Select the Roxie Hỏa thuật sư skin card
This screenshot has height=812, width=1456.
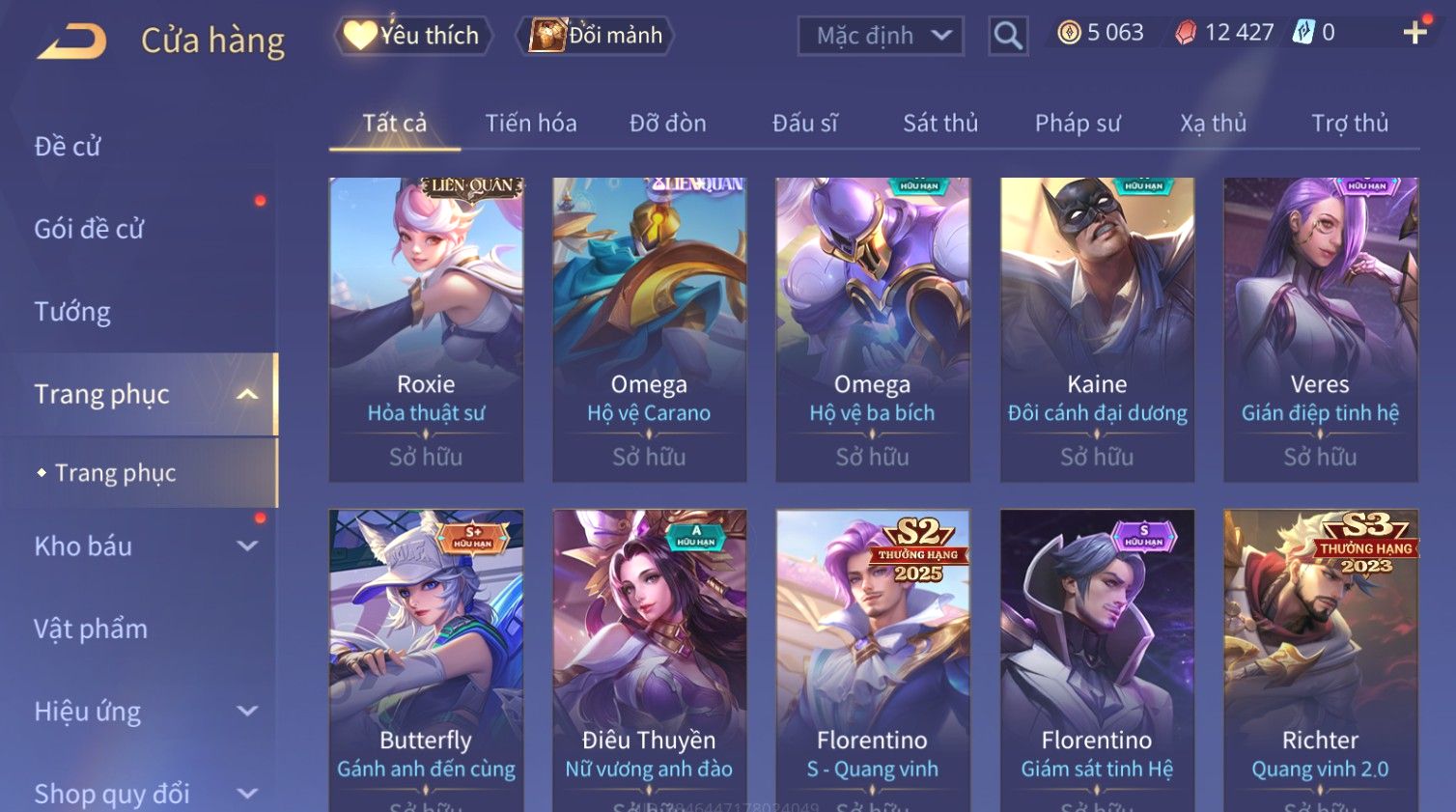point(426,328)
